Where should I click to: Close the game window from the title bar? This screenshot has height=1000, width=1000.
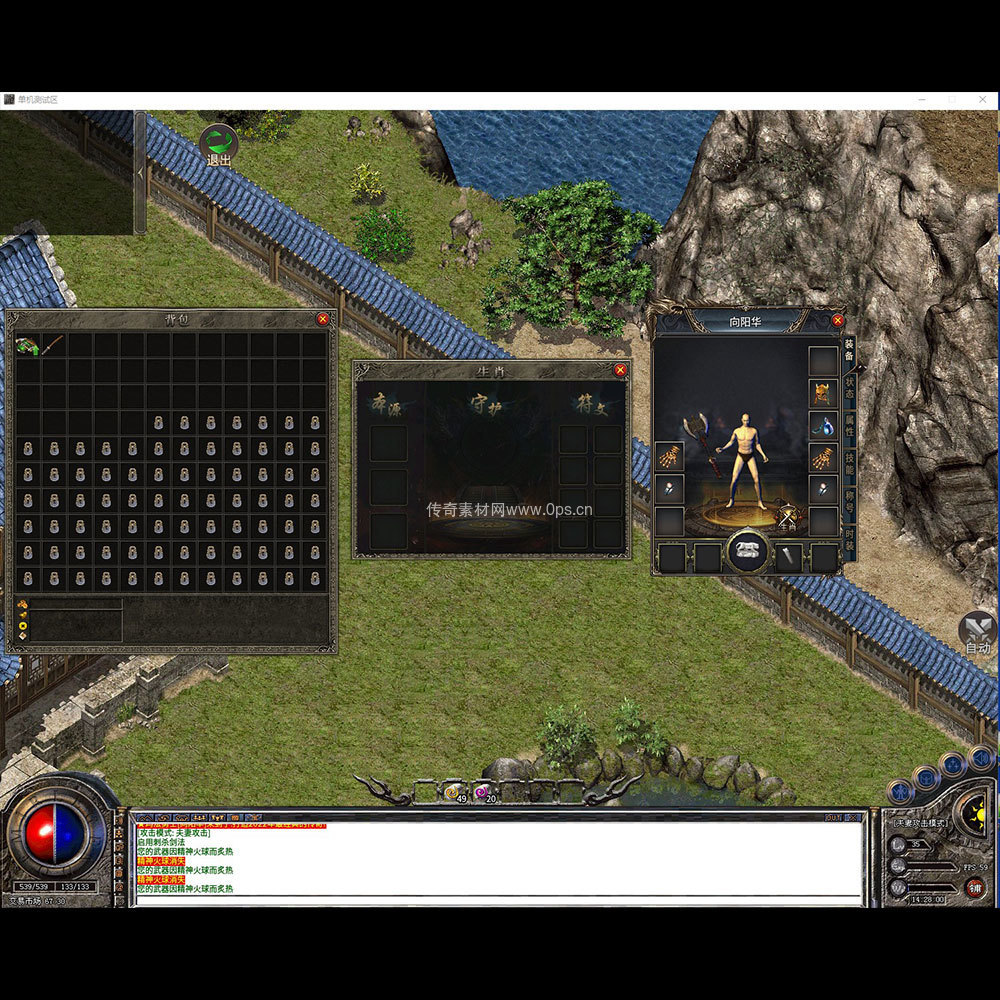(983, 100)
